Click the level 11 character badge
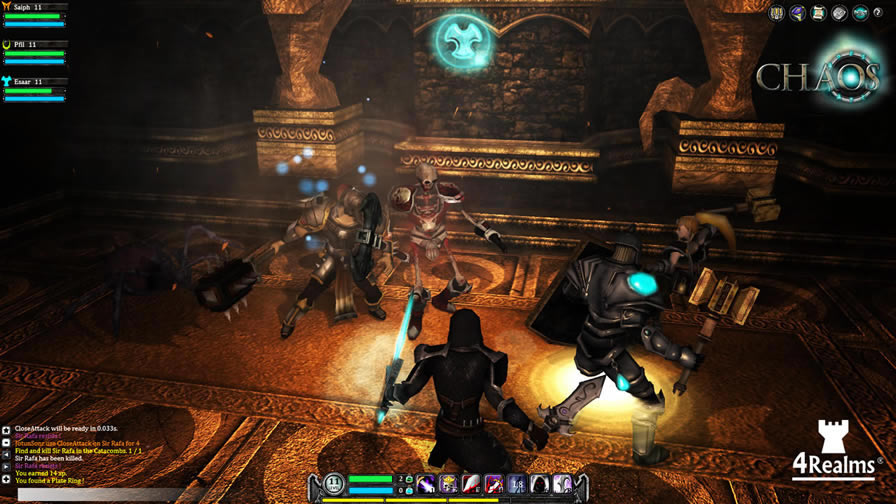This screenshot has width=896, height=504. click(334, 484)
